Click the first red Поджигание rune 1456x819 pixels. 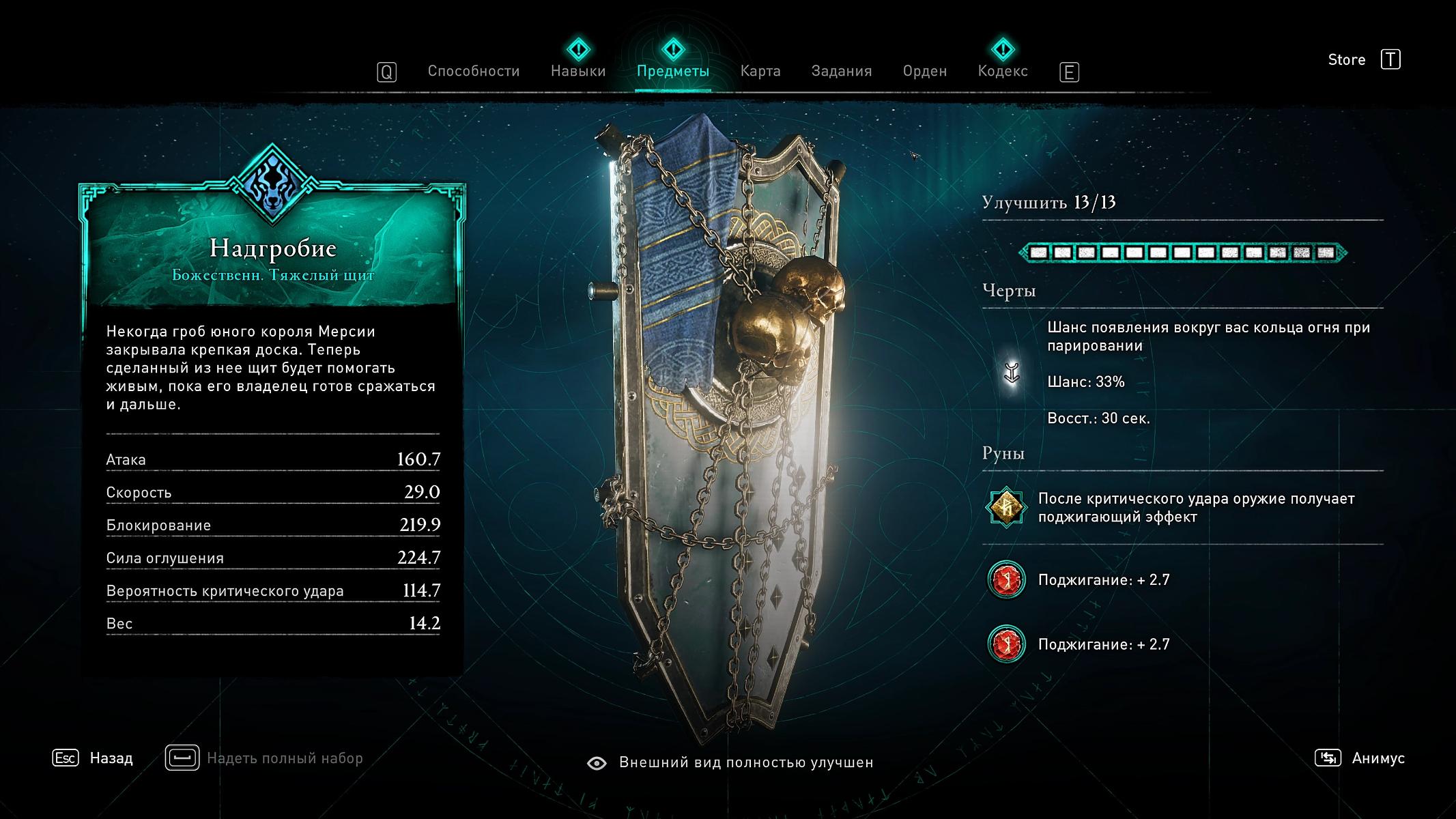tap(1006, 580)
